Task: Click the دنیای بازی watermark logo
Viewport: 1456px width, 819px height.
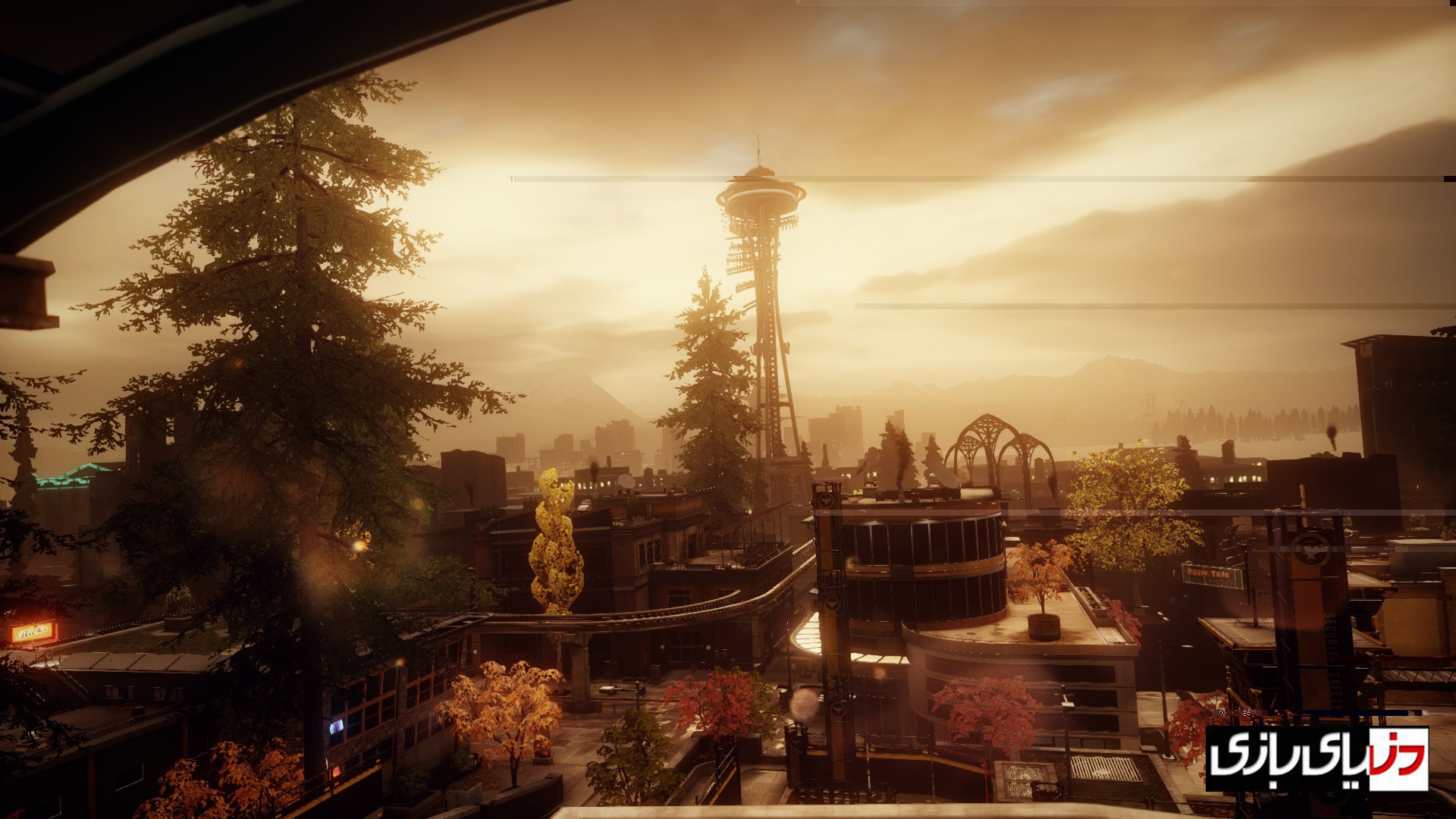Action: (1316, 758)
